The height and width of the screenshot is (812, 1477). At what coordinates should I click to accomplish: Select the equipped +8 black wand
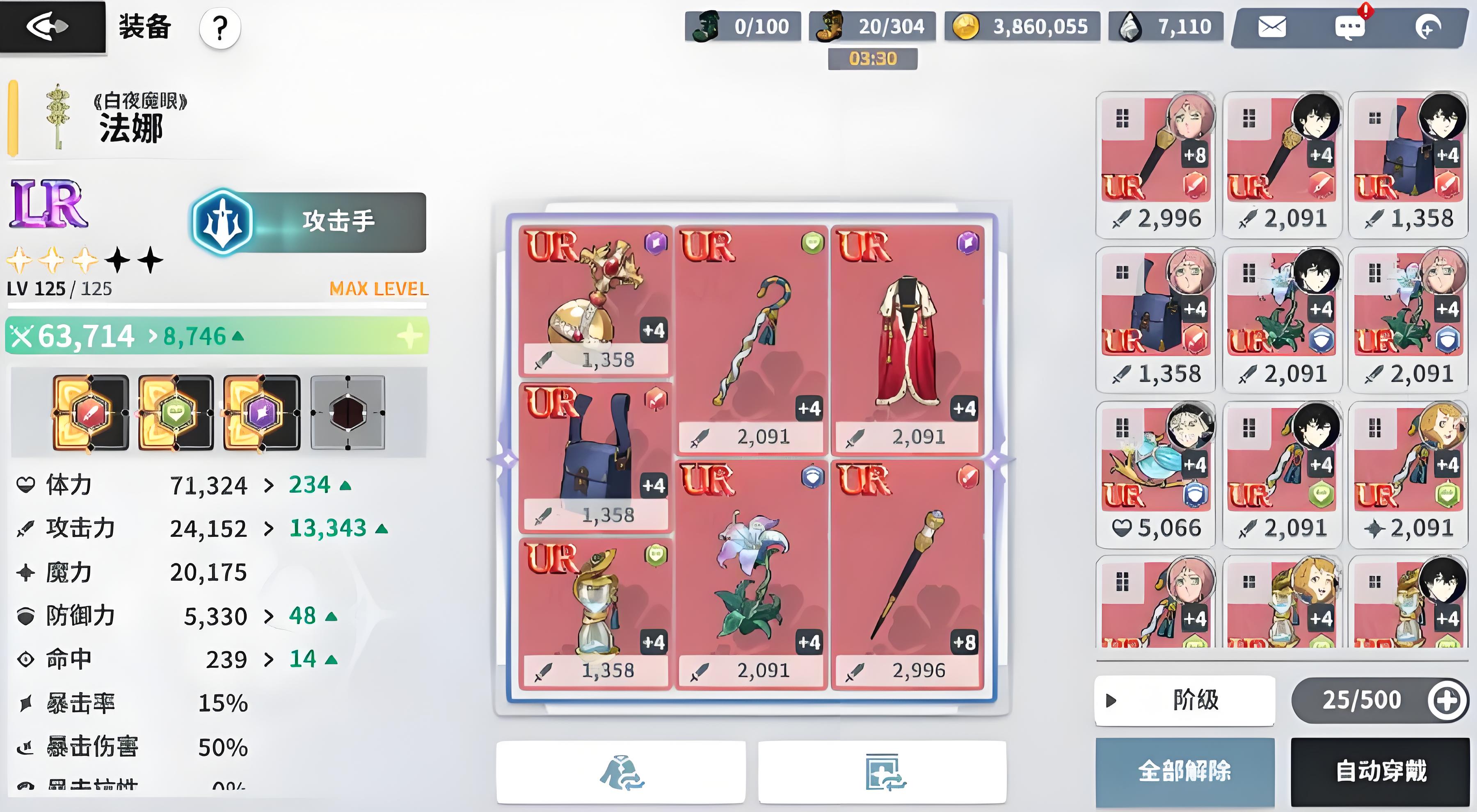(908, 574)
